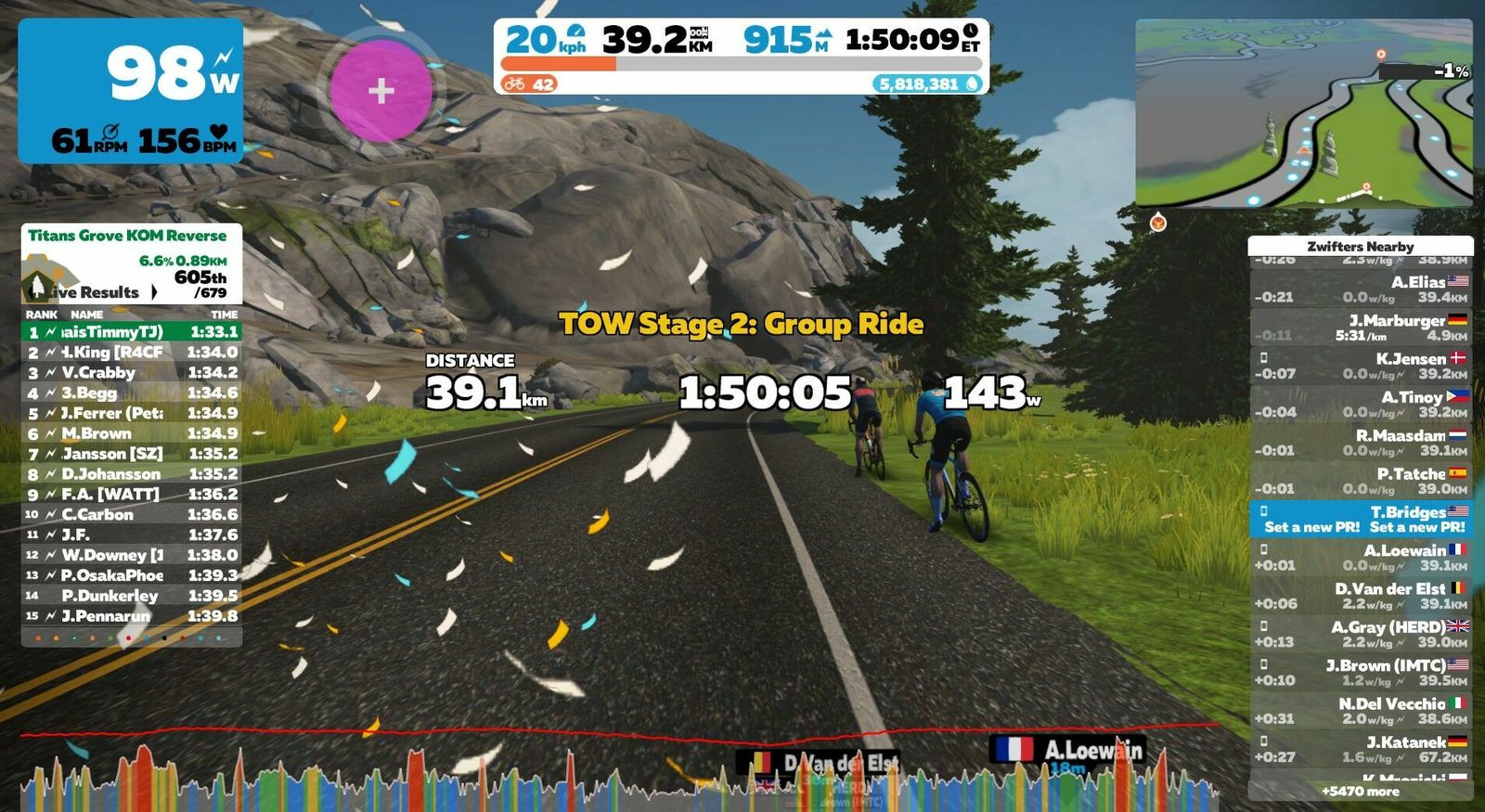Viewport: 1485px width, 812px height.
Task: Pick A.Tinoy in the nearby list
Action: [x=1361, y=404]
